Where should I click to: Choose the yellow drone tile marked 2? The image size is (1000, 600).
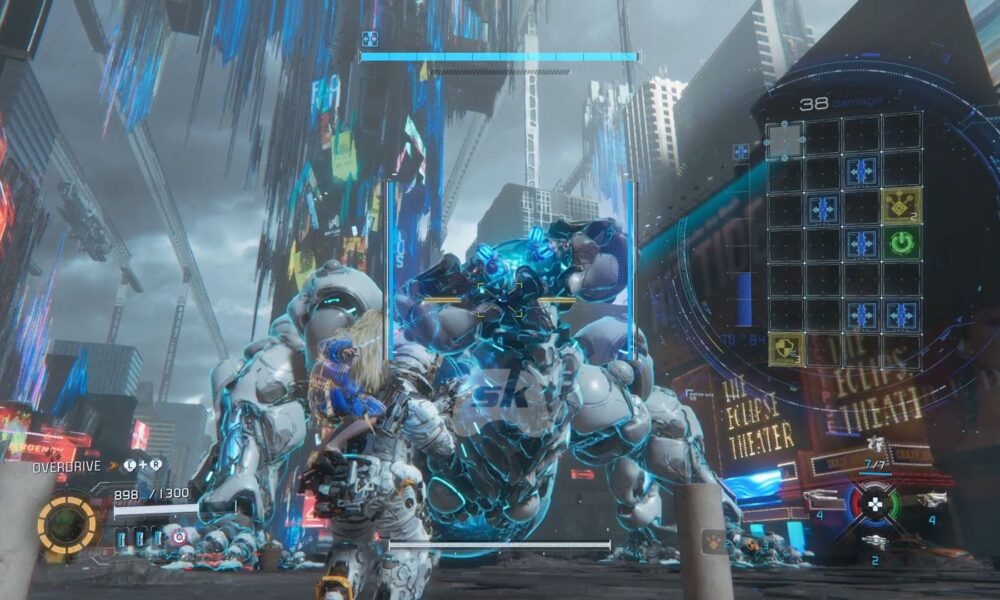pyautogui.click(x=902, y=205)
